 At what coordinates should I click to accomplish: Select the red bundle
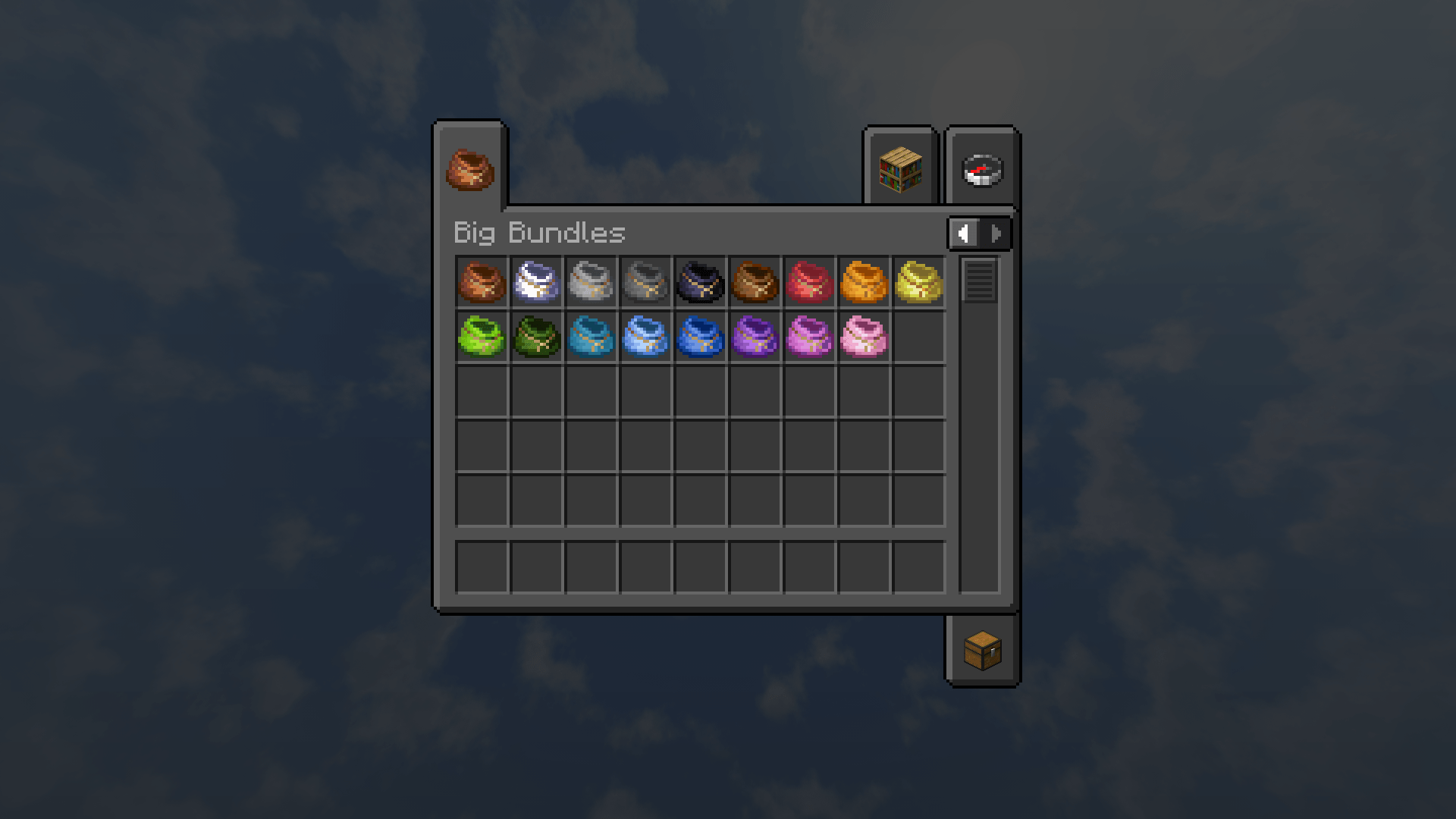809,282
